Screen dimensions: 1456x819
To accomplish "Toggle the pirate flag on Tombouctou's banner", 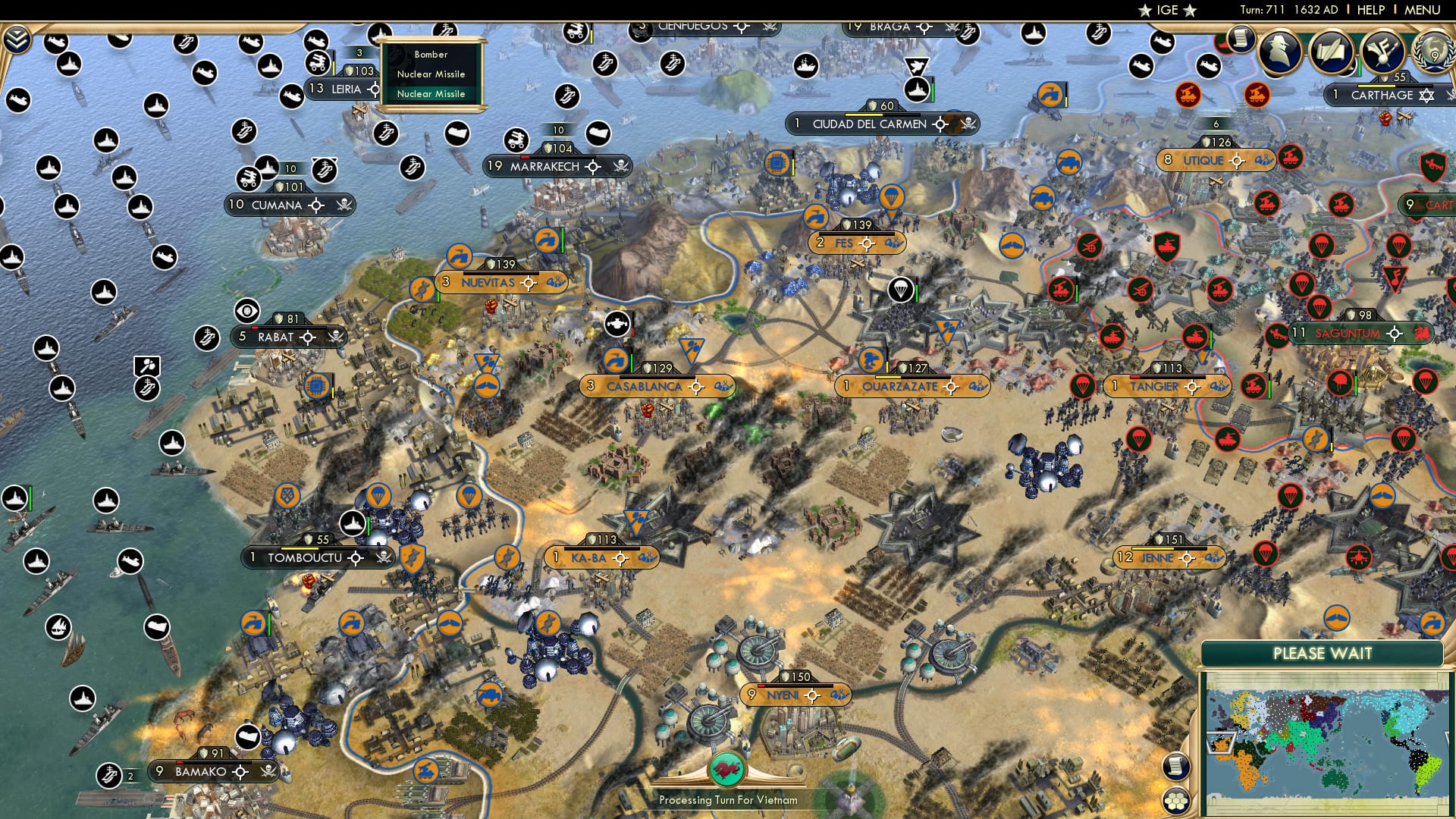I will coord(381,557).
